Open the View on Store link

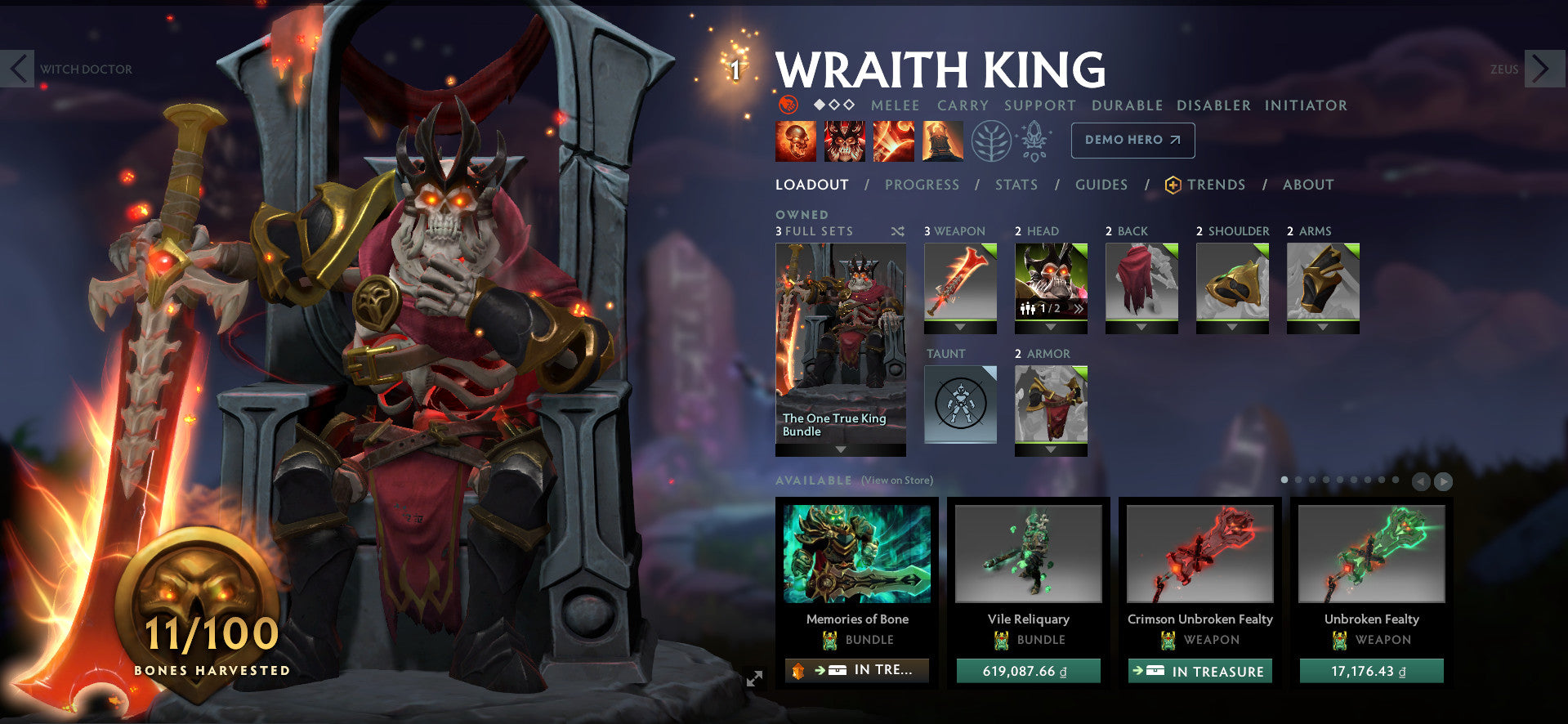(897, 480)
